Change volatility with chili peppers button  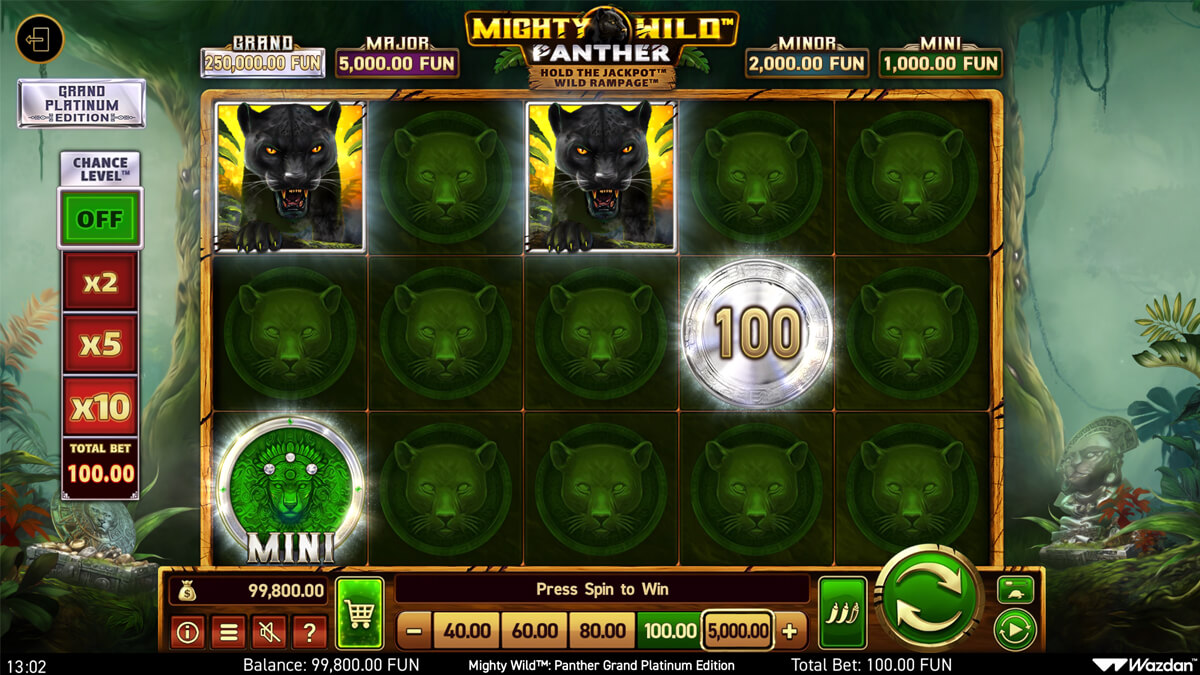842,613
